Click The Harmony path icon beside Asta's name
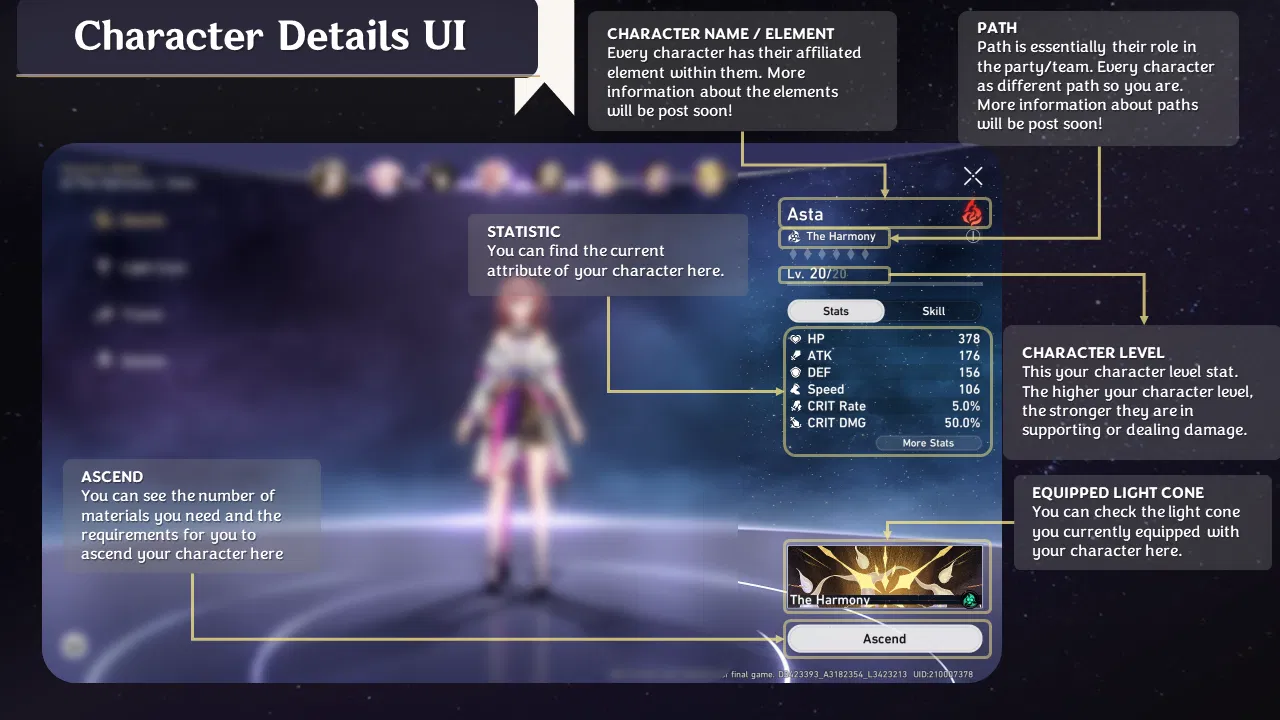This screenshot has height=720, width=1280. (792, 237)
